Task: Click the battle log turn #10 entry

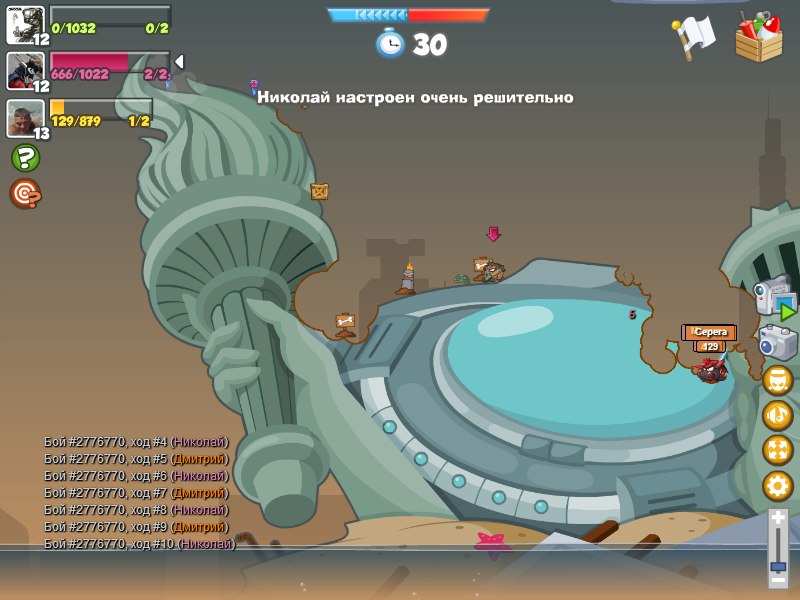Action: [x=139, y=544]
